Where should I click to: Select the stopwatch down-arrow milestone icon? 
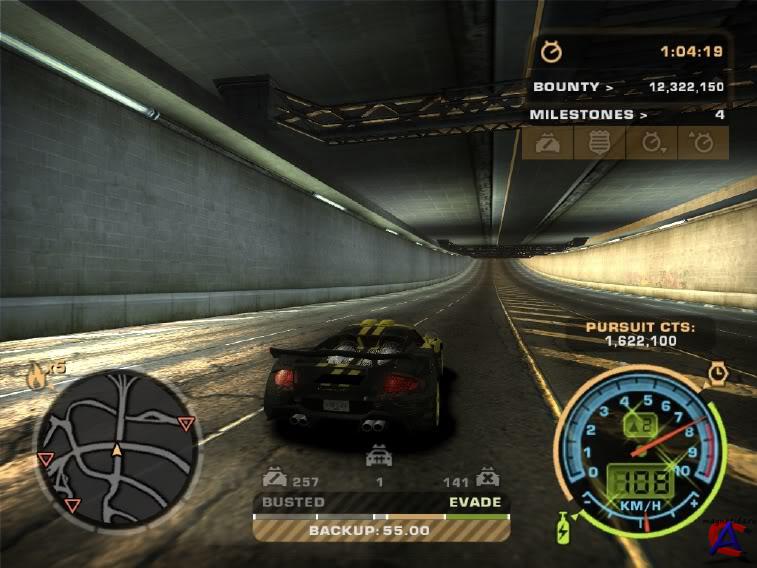tap(652, 143)
